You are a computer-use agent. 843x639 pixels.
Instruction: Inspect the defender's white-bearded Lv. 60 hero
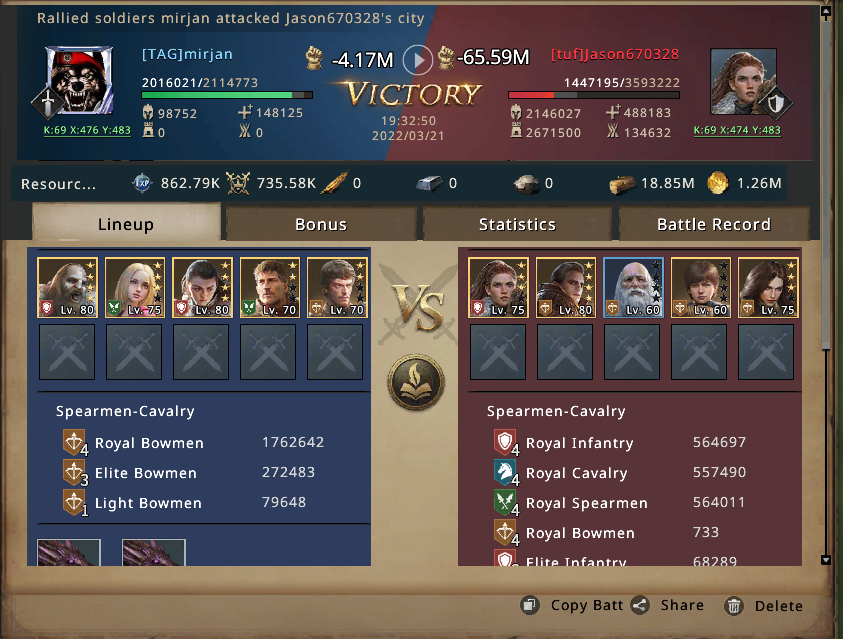click(633, 288)
